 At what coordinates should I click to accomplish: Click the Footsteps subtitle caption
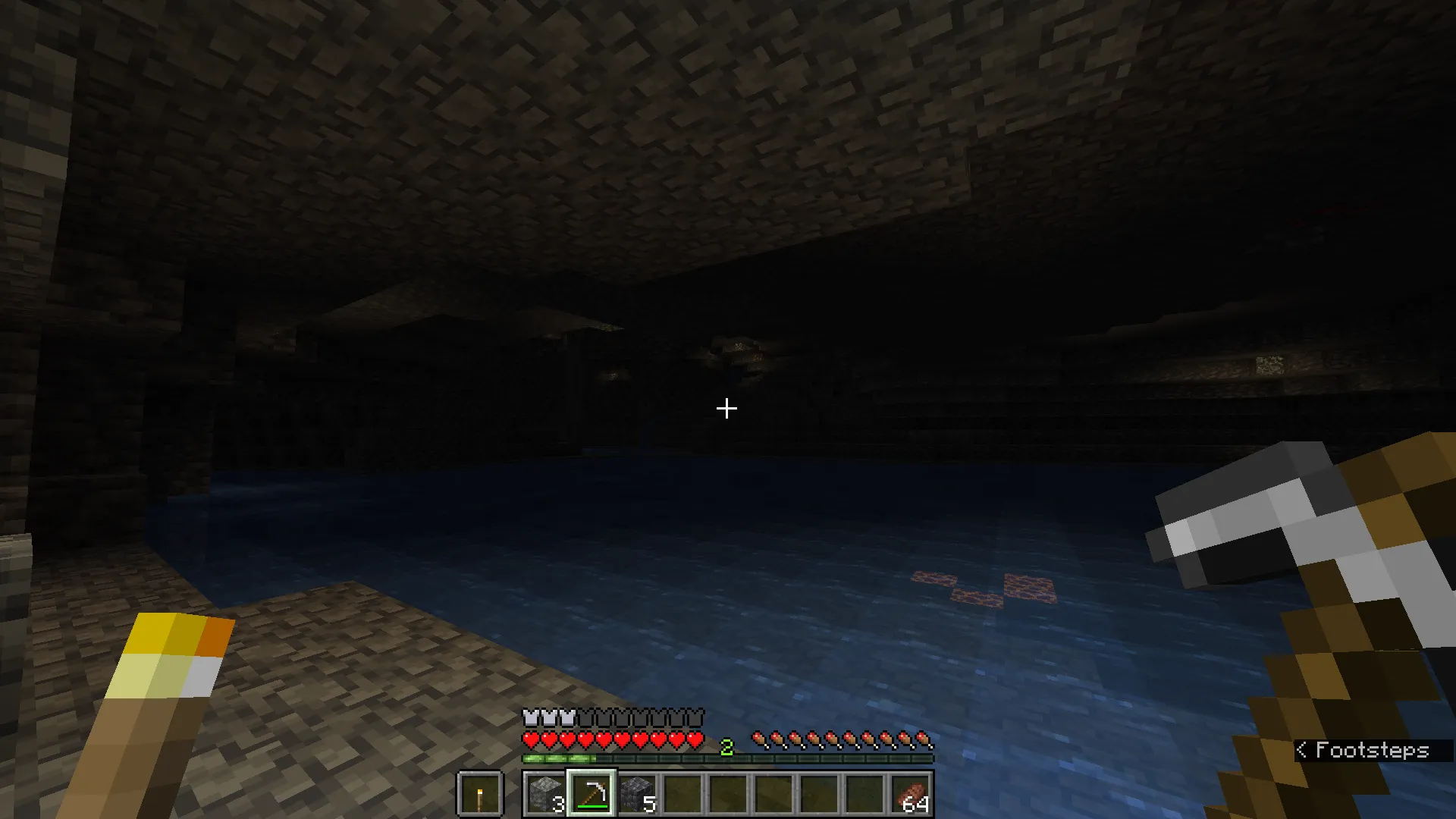tap(1373, 751)
